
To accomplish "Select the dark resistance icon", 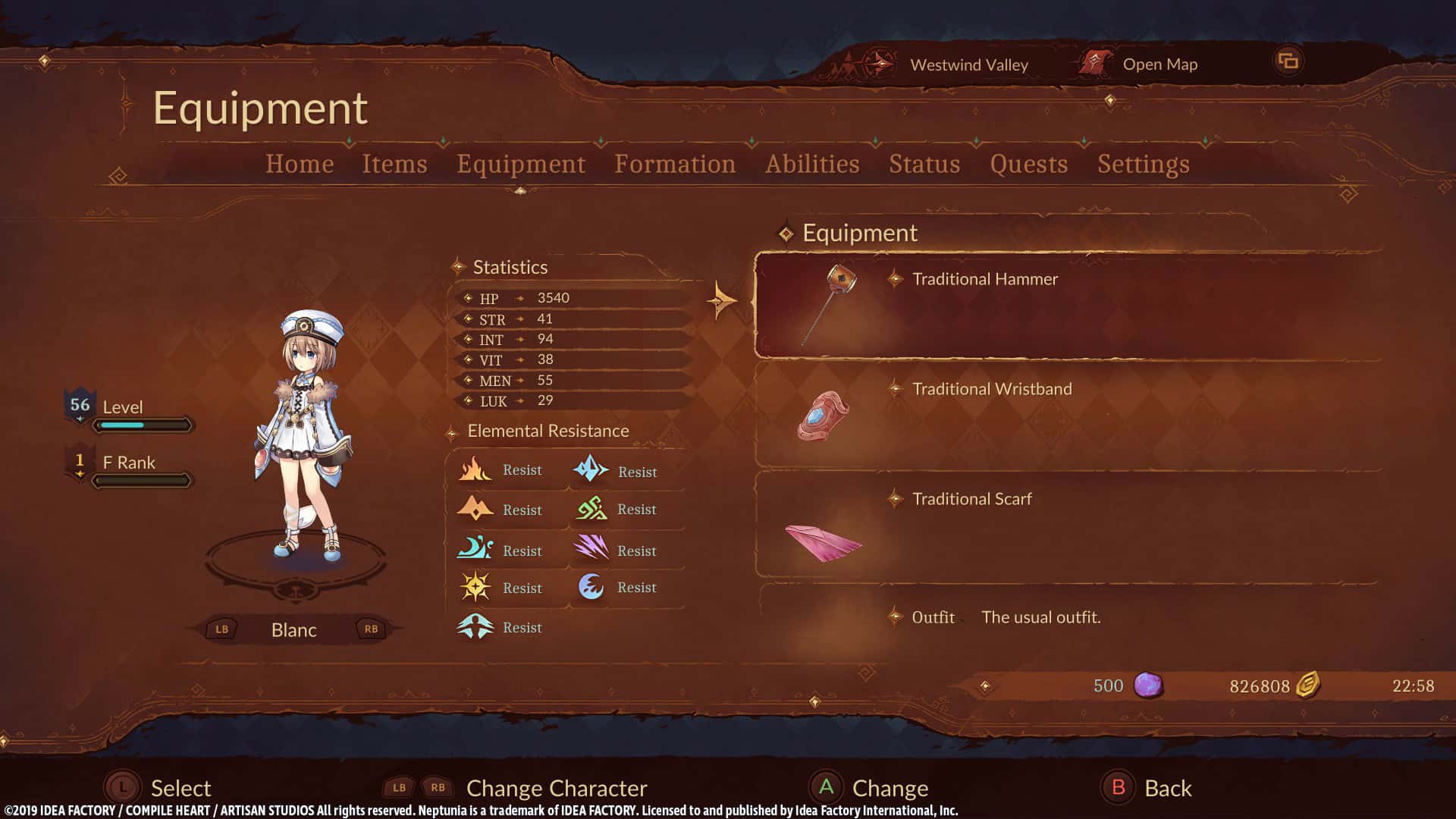I will (x=592, y=587).
